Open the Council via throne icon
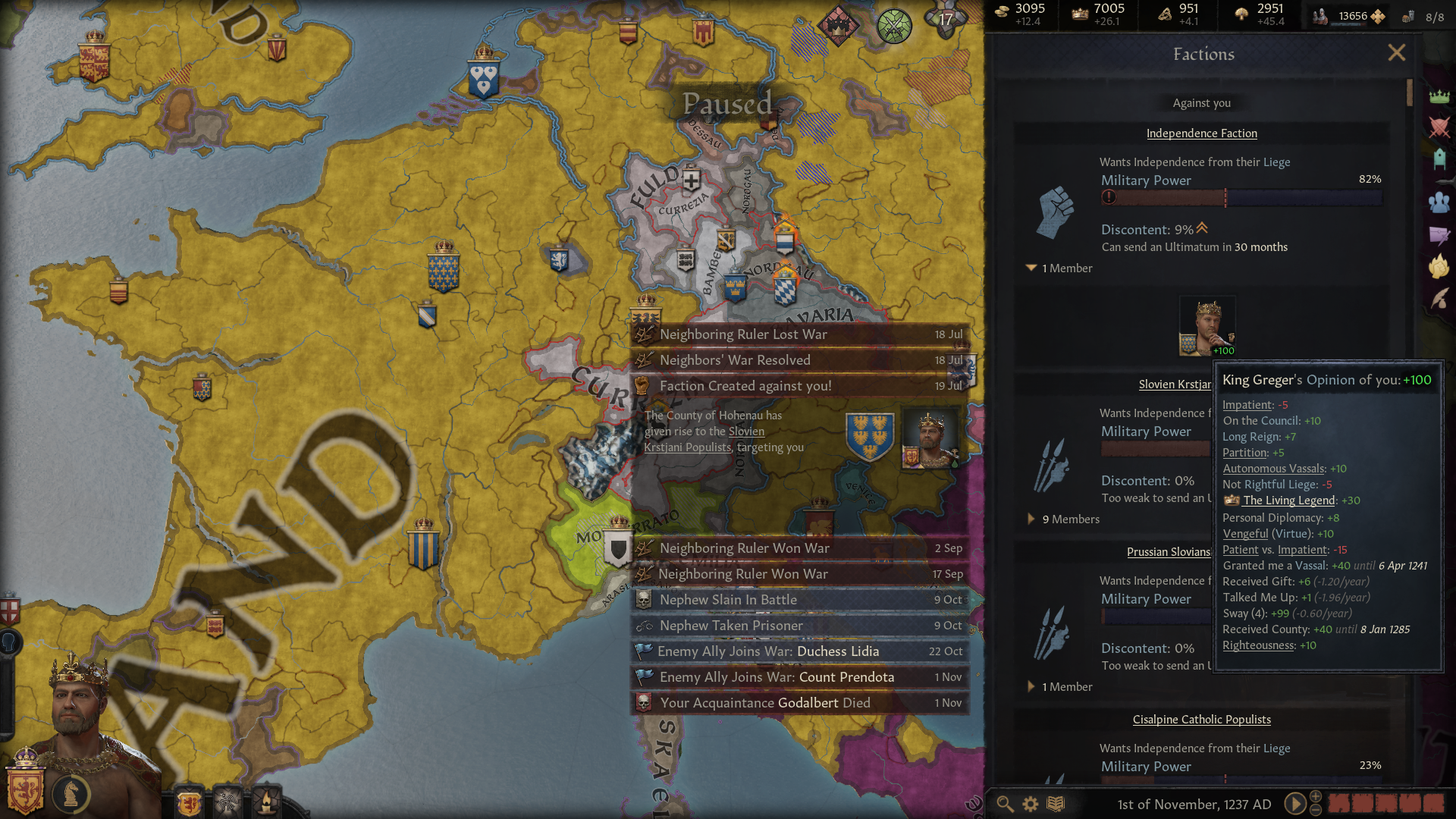The width and height of the screenshot is (1456, 819). point(1439,157)
